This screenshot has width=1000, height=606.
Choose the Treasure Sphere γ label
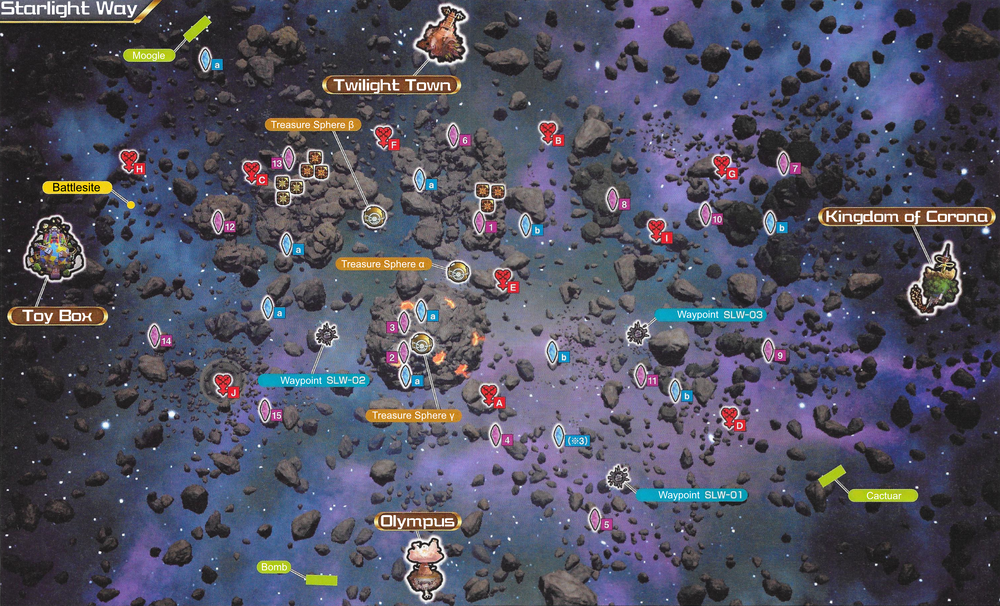click(414, 415)
